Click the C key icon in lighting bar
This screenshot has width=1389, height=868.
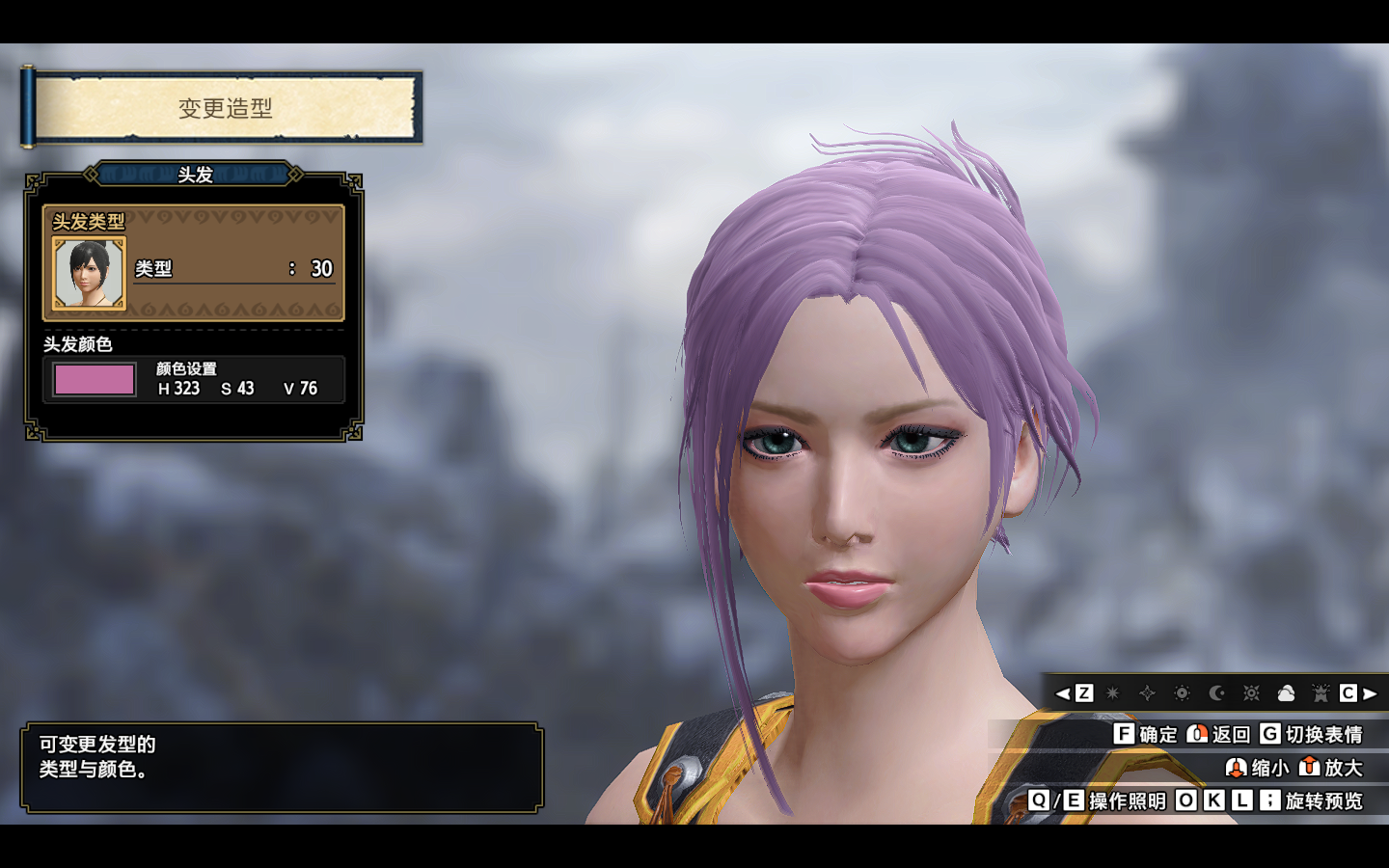click(1348, 692)
